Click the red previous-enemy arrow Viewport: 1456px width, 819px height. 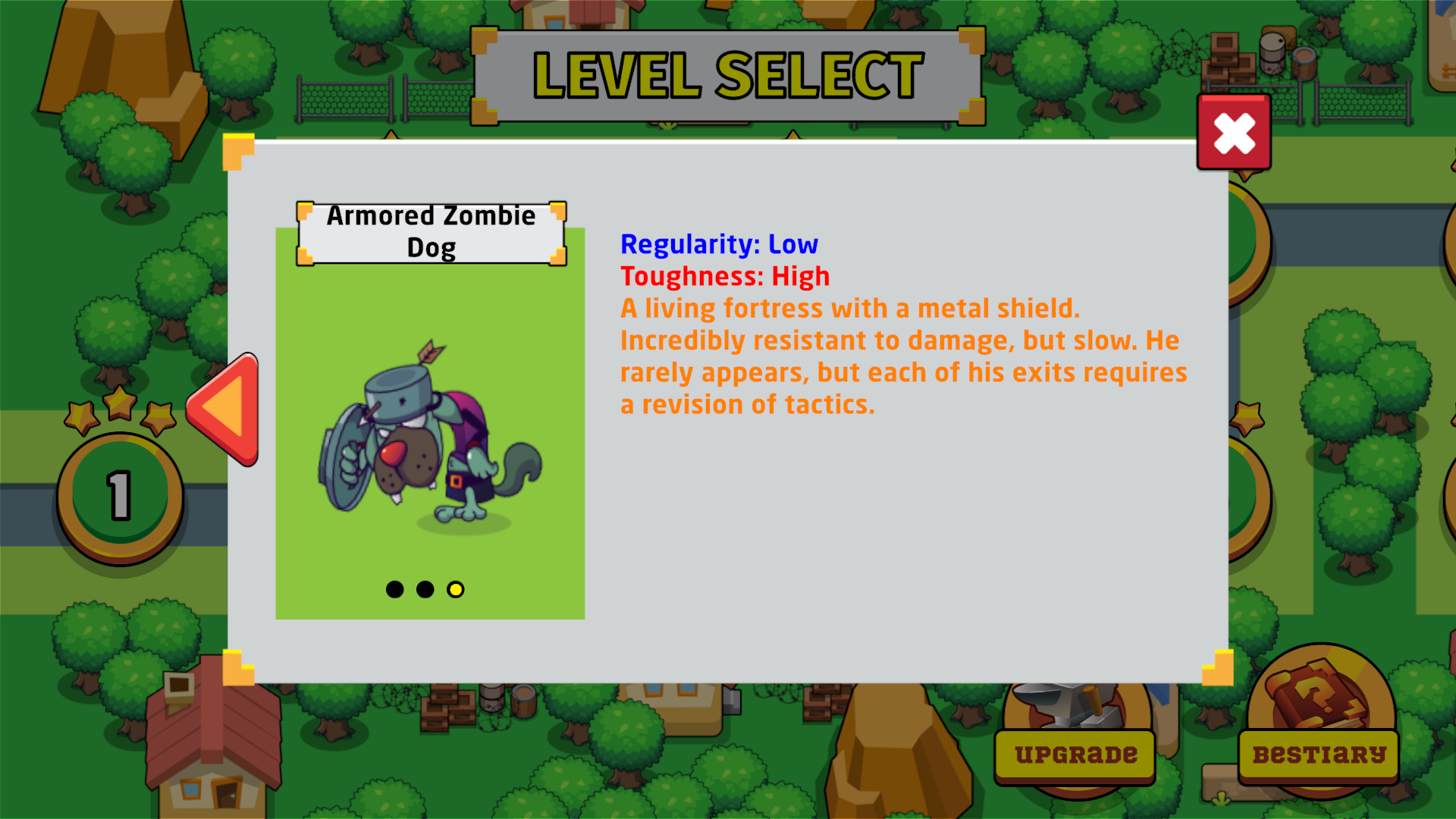click(227, 406)
